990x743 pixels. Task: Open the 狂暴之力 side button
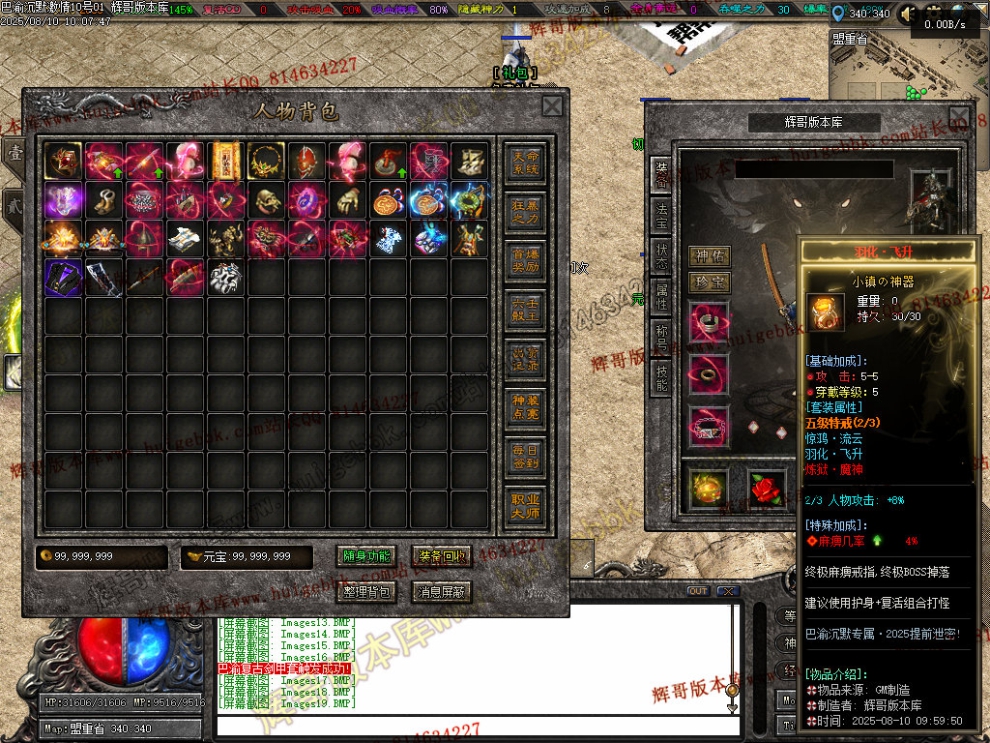coord(525,211)
